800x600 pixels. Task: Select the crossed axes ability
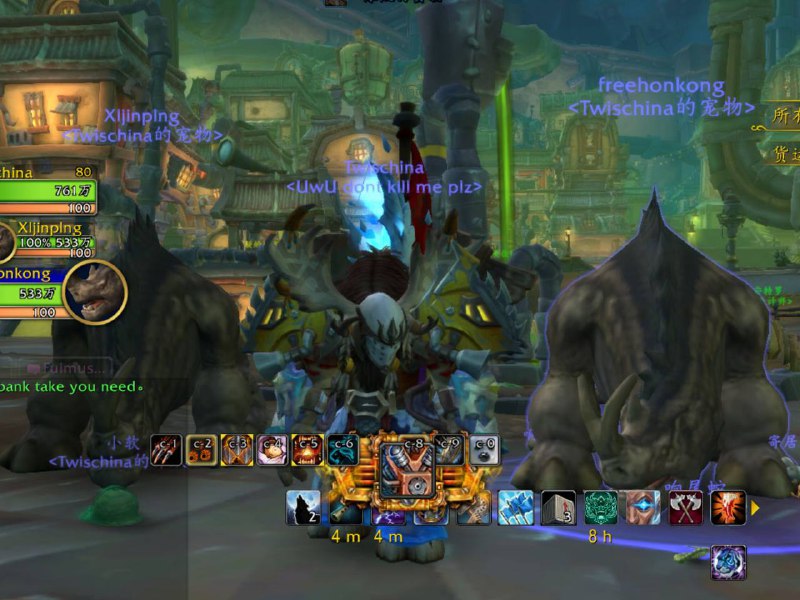coord(686,508)
